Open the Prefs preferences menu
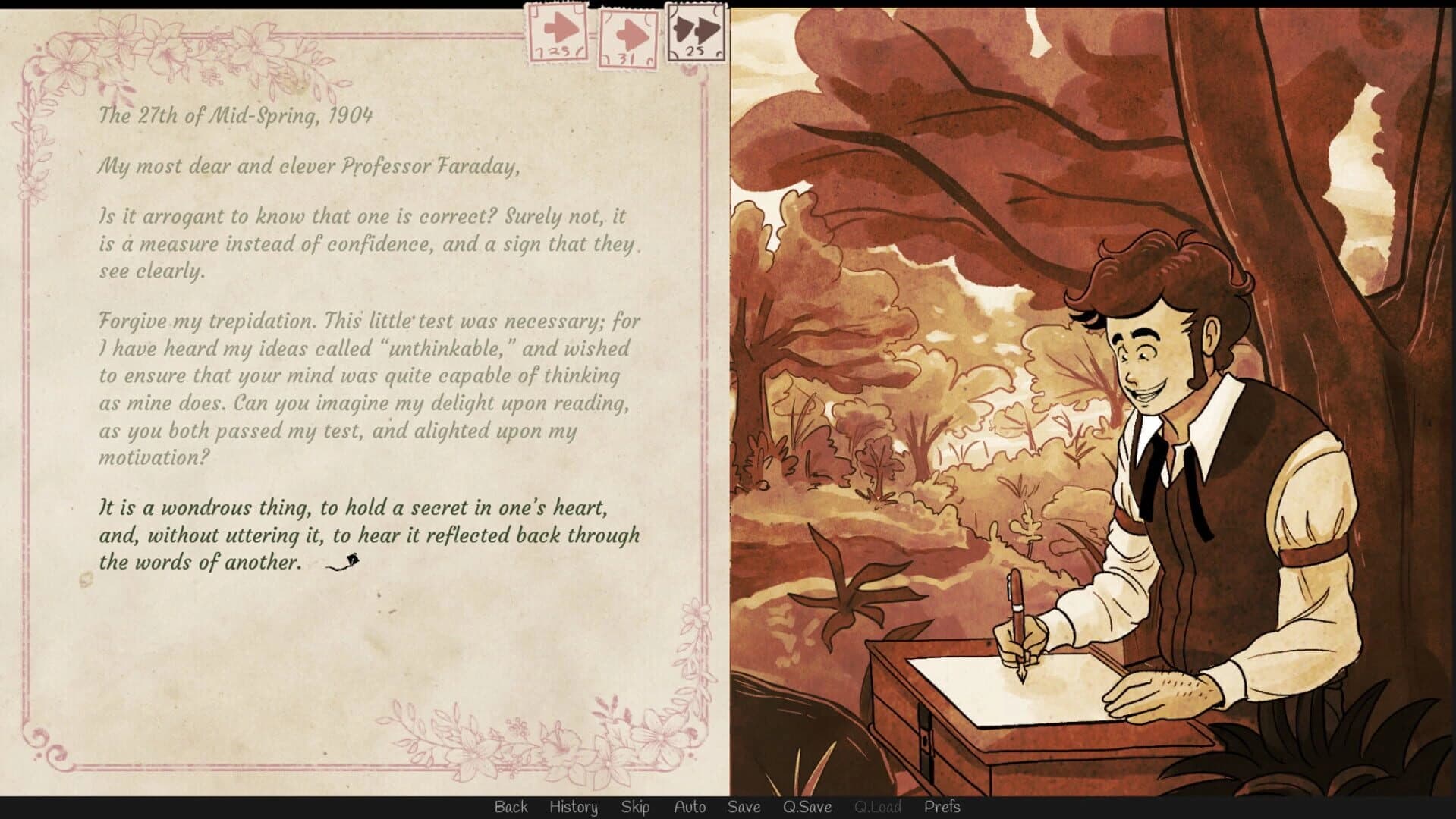Image resolution: width=1456 pixels, height=819 pixels. tap(943, 807)
